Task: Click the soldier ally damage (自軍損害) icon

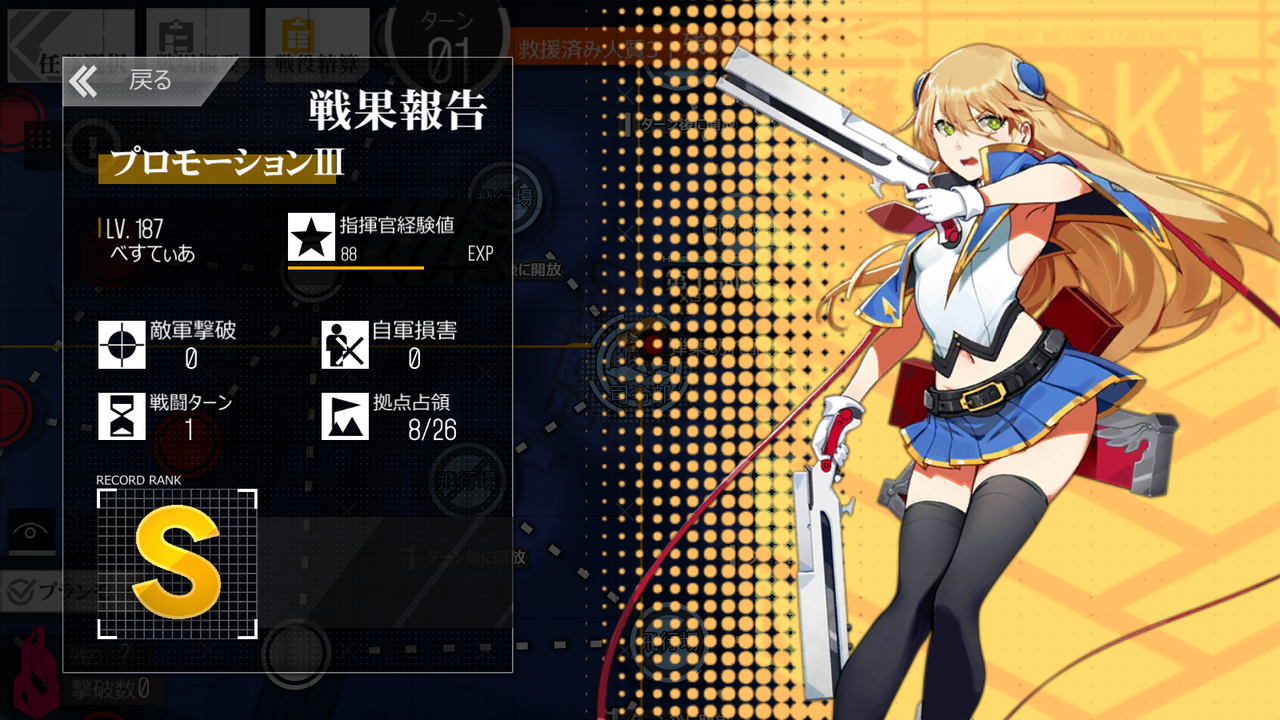Action: pos(344,346)
